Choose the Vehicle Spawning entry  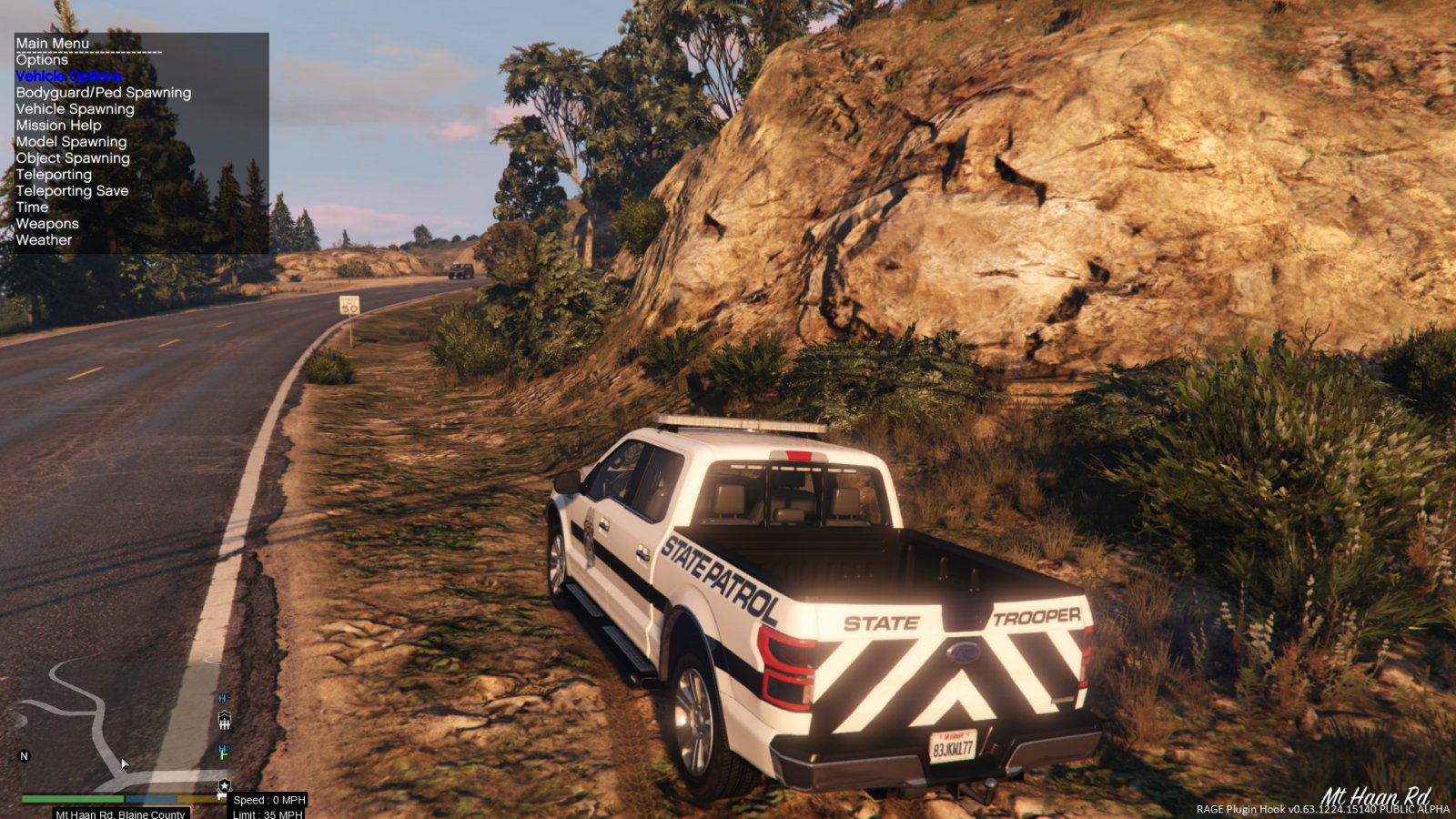point(75,109)
